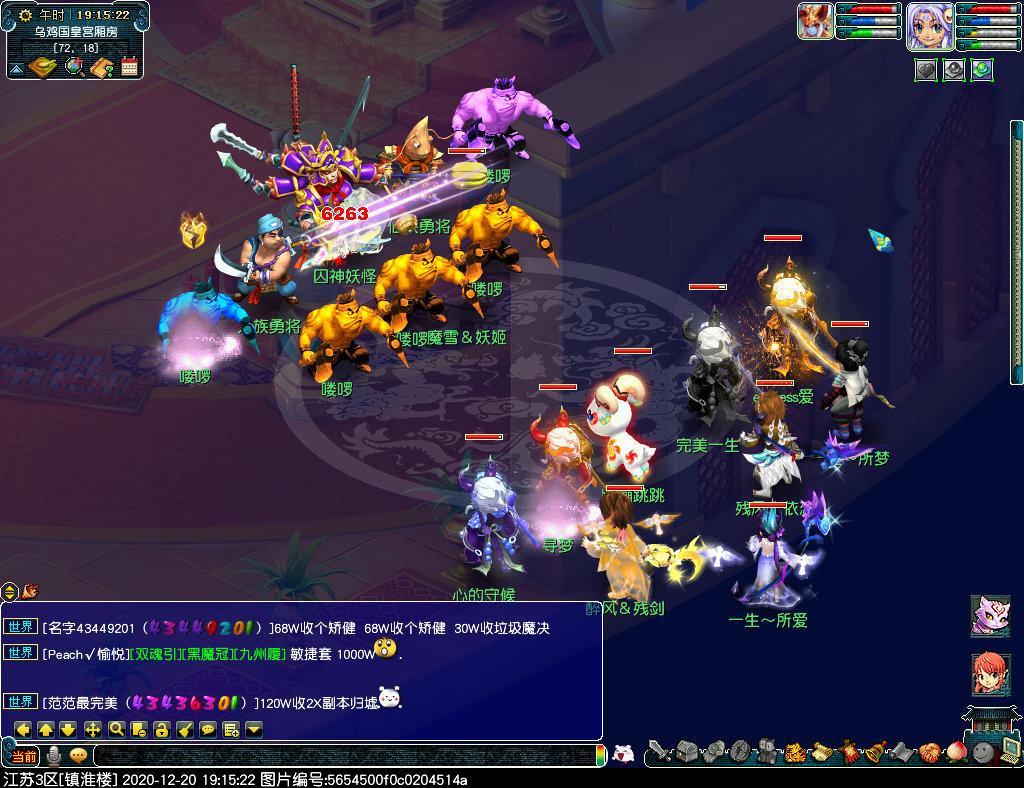Viewport: 1024px width, 788px height.
Task: Click the golden bell icon in toolbar
Action: click(874, 751)
